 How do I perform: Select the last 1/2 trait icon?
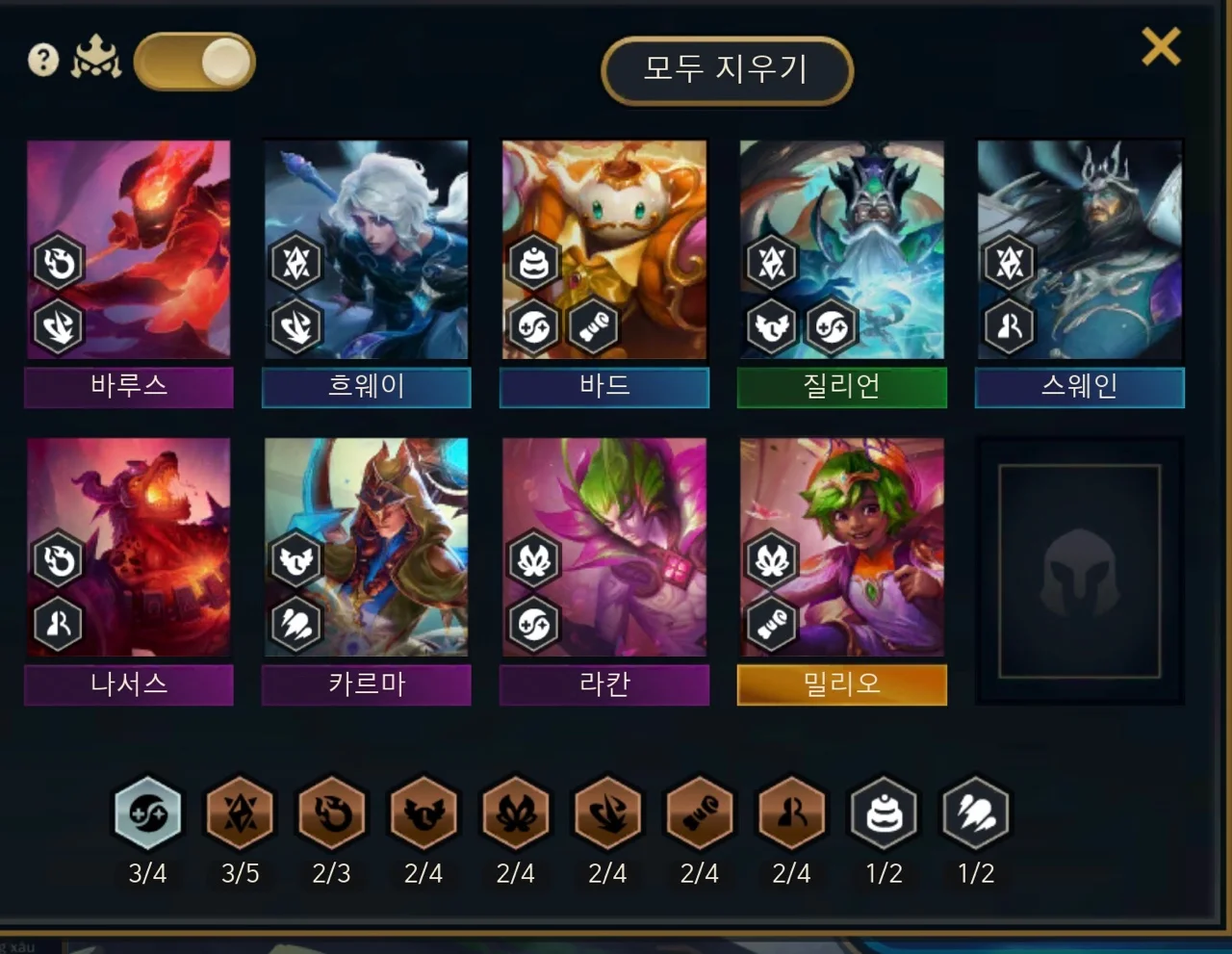[x=976, y=814]
